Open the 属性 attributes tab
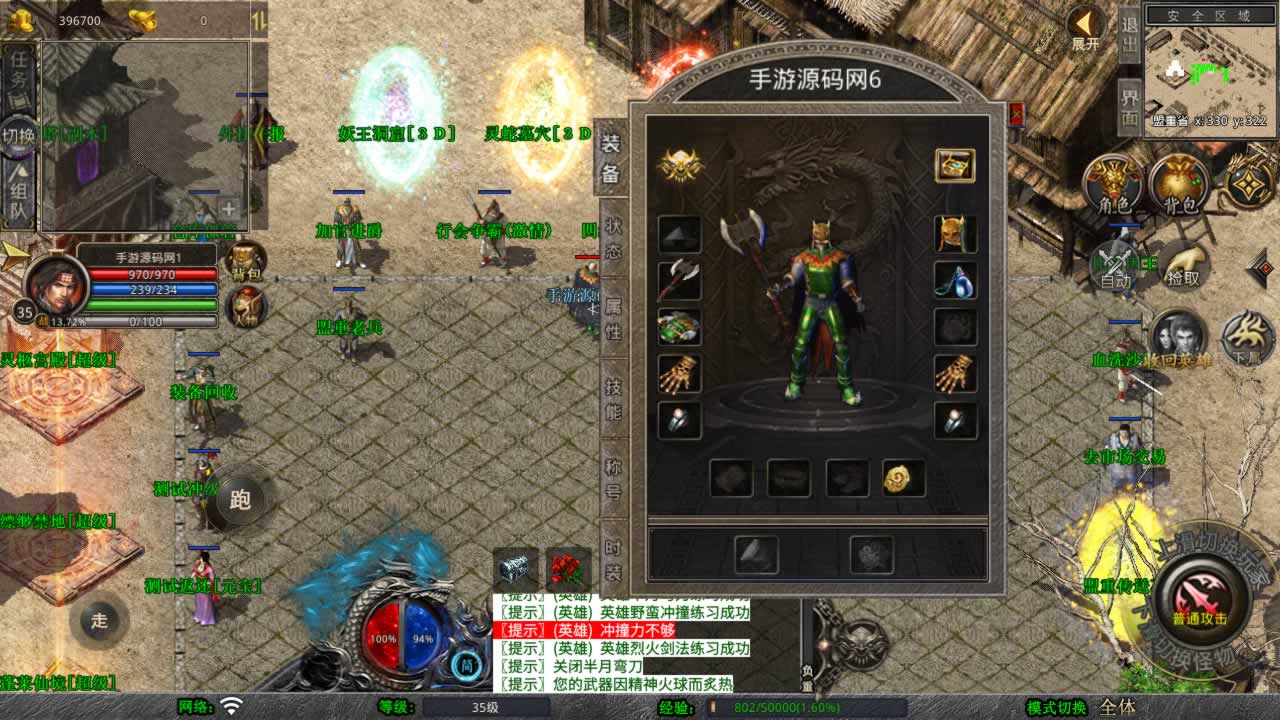1280x720 pixels. point(612,317)
